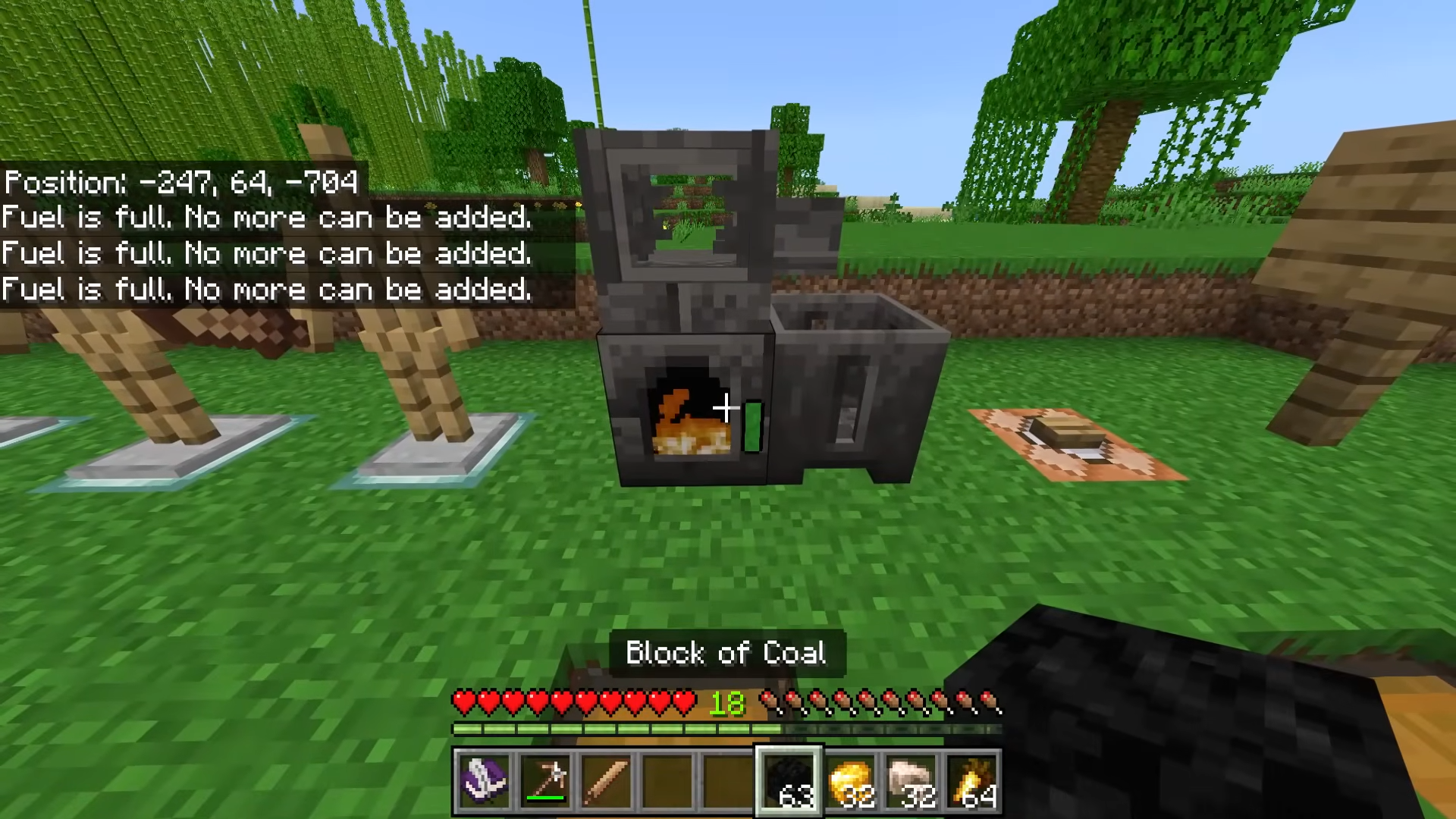This screenshot has width=1456, height=819.
Task: Switch to the golden carrot stack
Action: point(972,782)
